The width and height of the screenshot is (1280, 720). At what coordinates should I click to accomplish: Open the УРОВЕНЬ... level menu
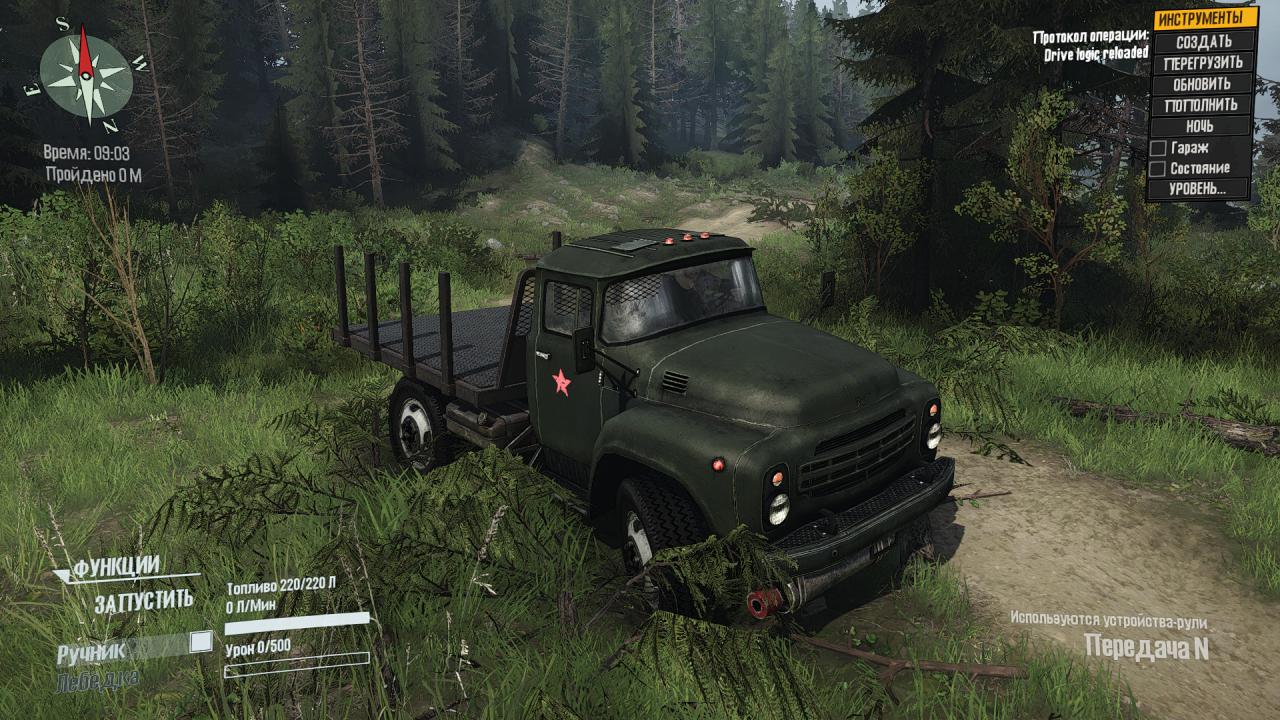(1203, 189)
